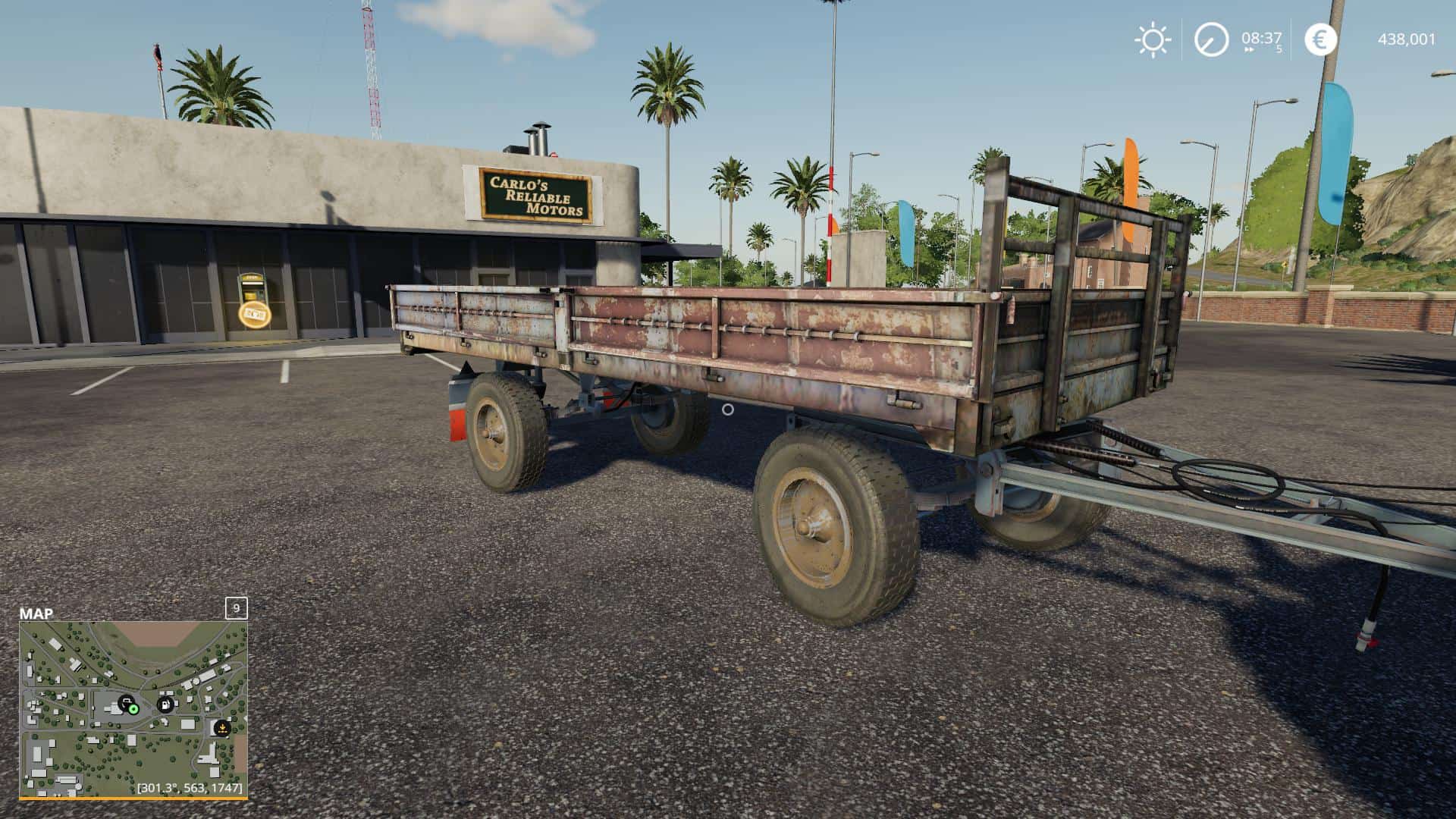Open finances via the euro icon

[x=1320, y=39]
